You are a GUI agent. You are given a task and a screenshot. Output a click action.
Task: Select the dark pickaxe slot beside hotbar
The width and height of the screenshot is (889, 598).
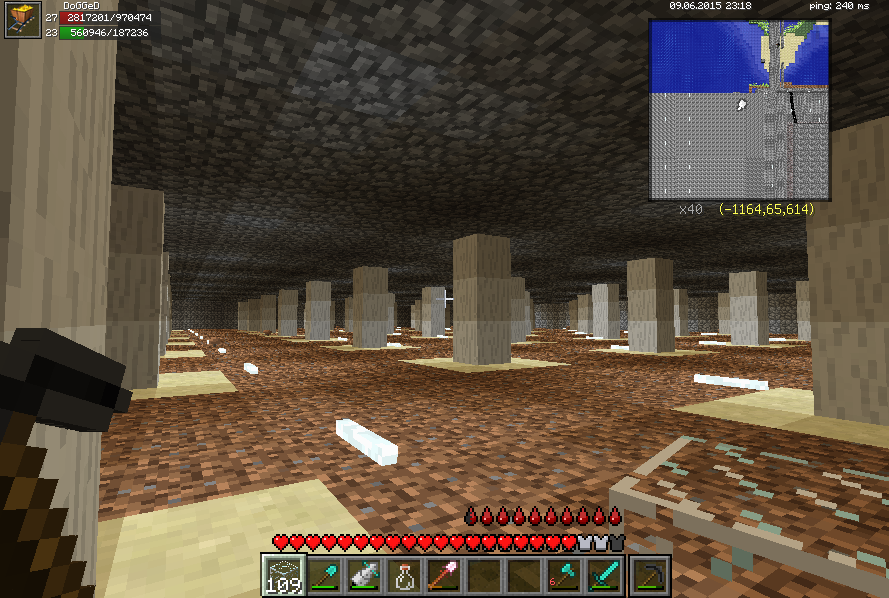coord(651,575)
